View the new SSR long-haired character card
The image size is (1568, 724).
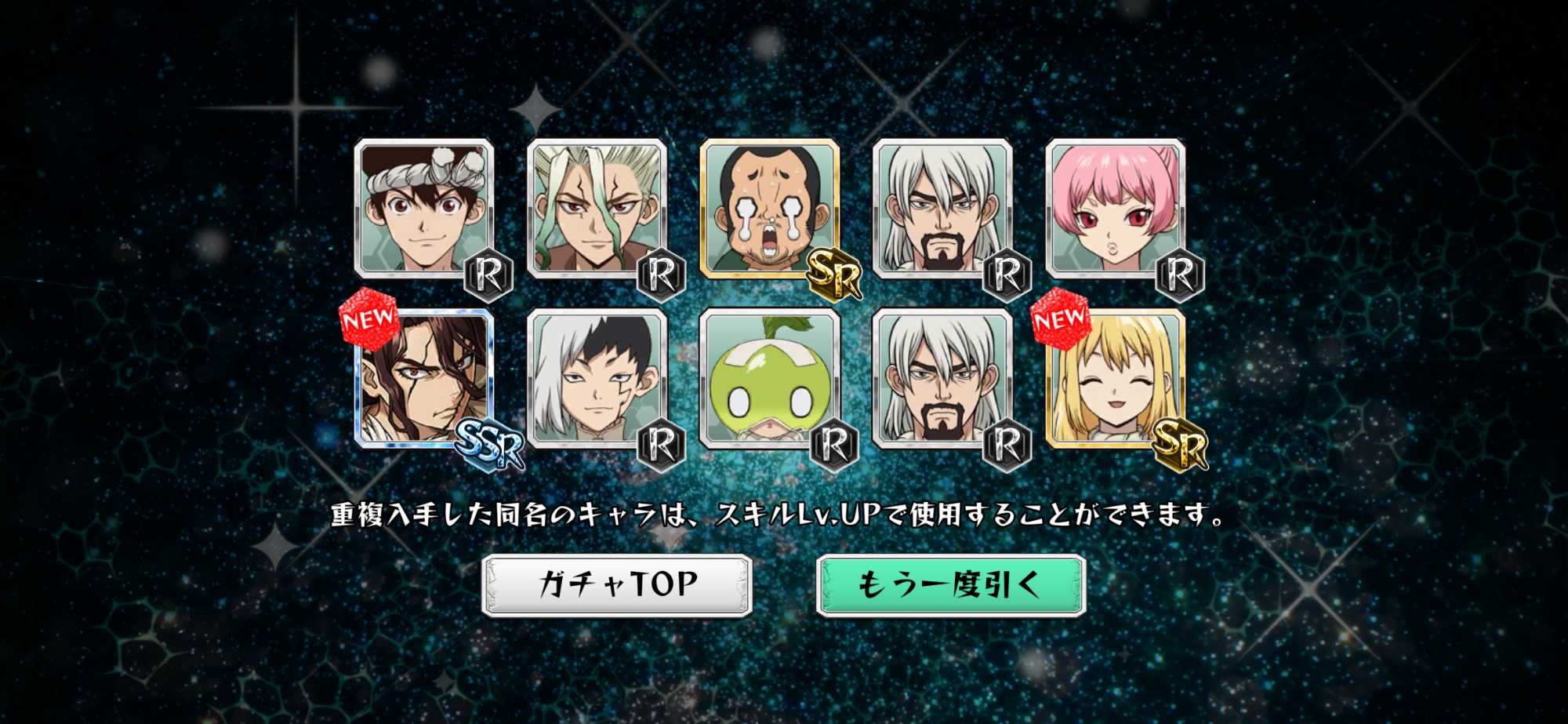[424, 379]
